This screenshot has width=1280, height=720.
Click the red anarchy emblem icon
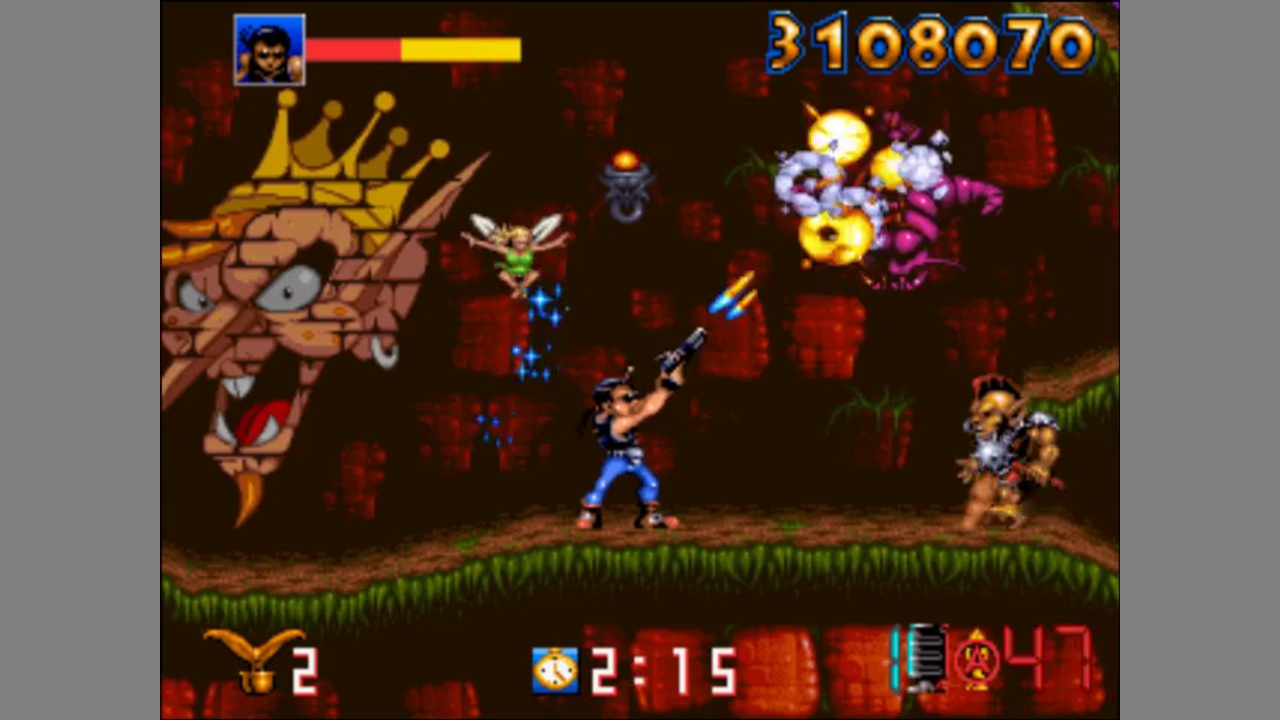point(977,662)
